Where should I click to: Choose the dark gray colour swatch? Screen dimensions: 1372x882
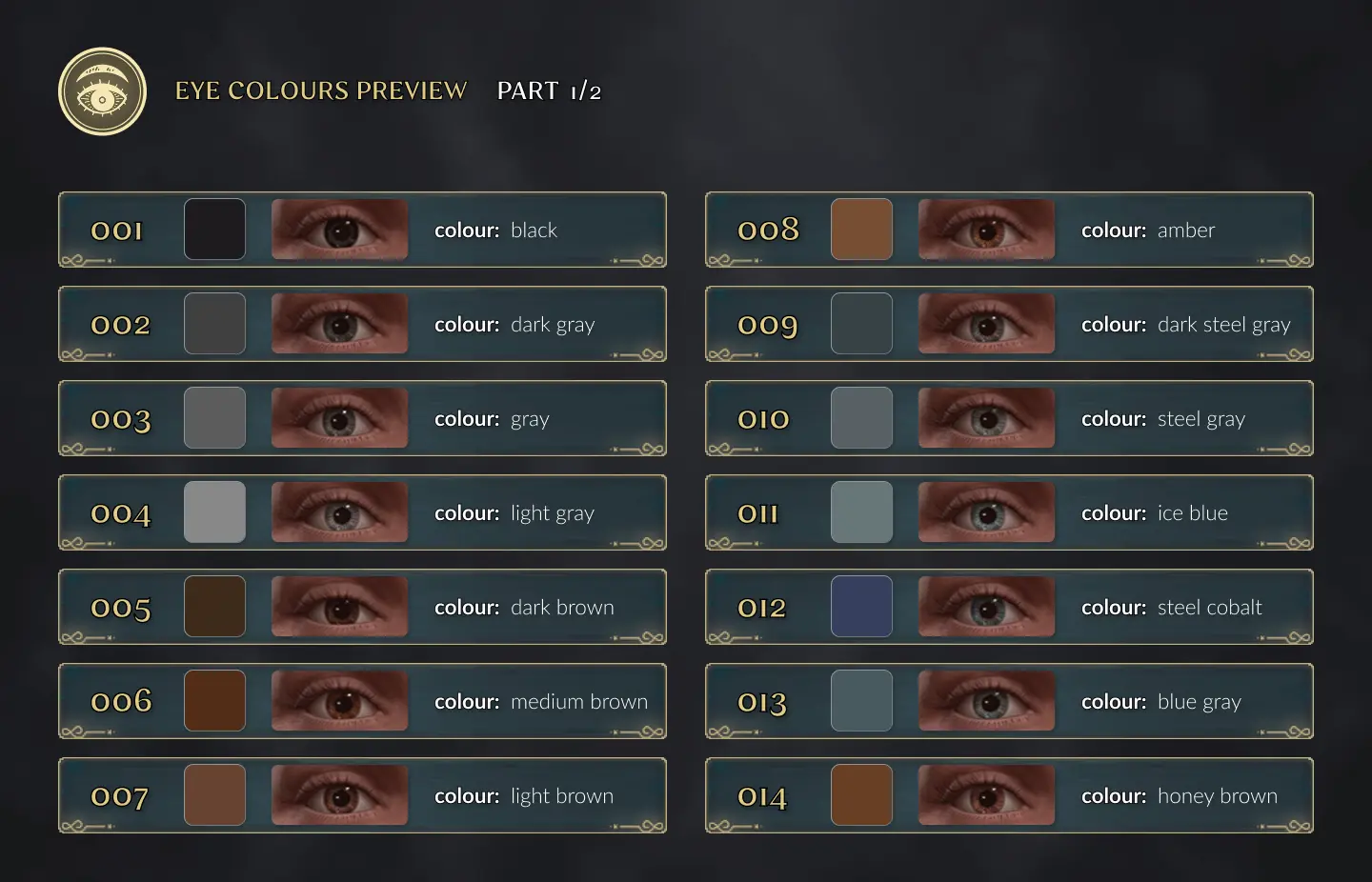[214, 324]
